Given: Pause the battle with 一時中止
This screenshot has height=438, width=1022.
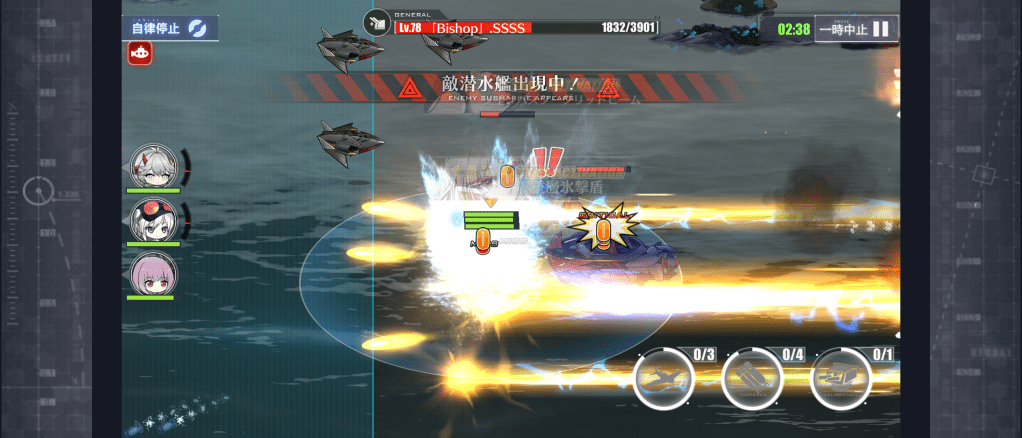Looking at the screenshot, I should (855, 29).
